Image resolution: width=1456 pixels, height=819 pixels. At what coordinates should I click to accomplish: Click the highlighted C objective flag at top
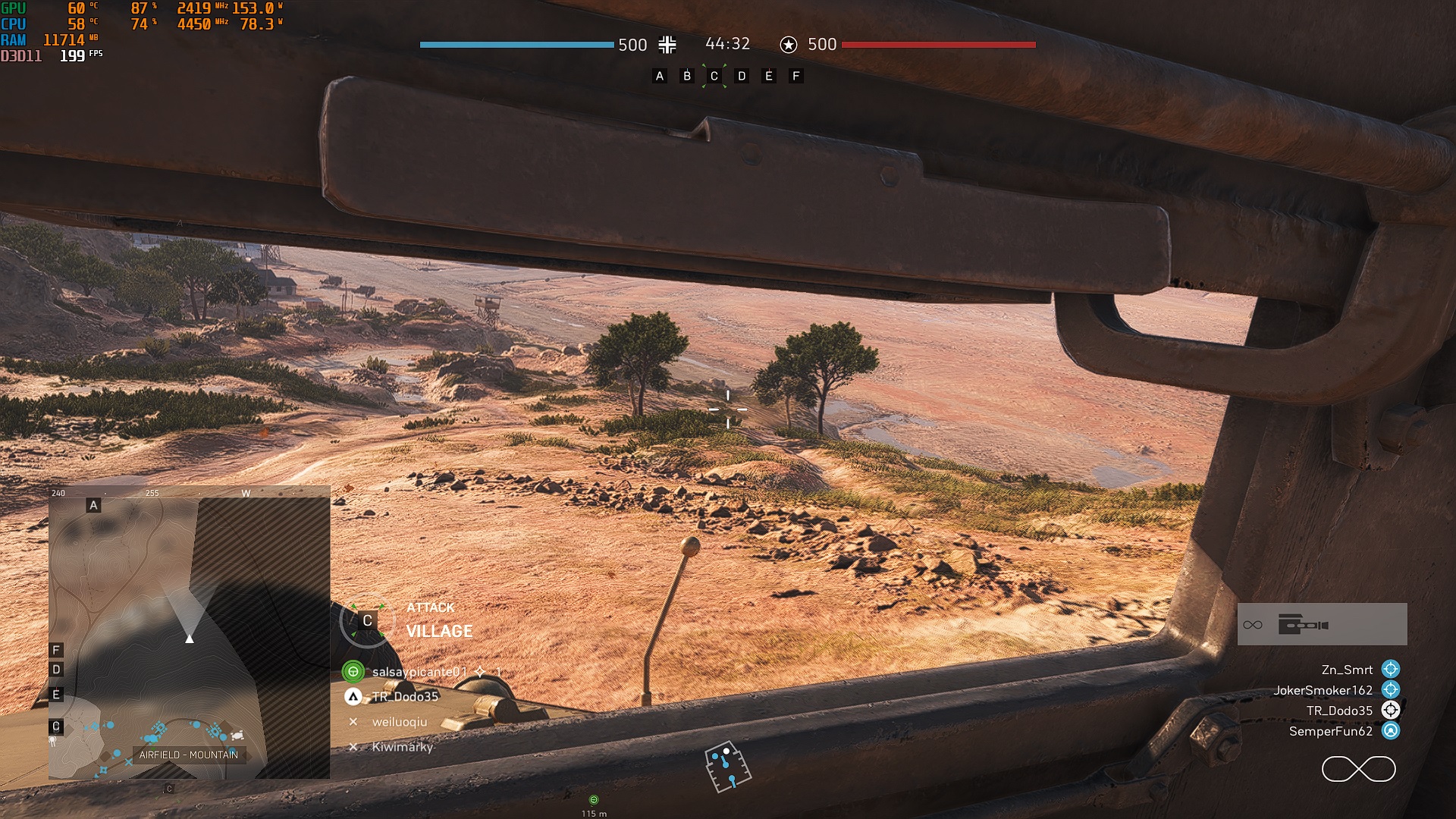714,76
